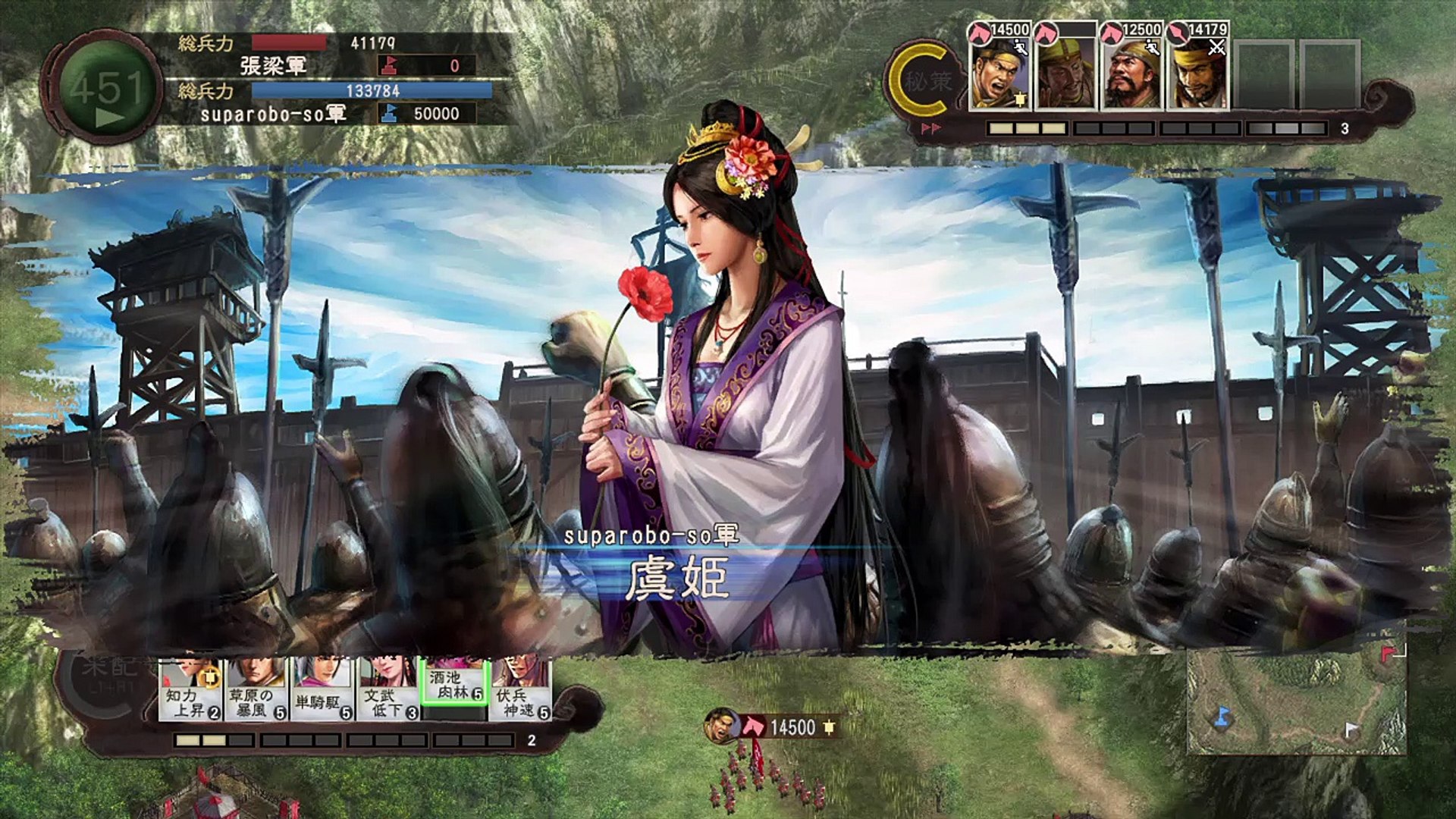Use the 伏兵神速 strategy card
1456x819 pixels.
520,690
